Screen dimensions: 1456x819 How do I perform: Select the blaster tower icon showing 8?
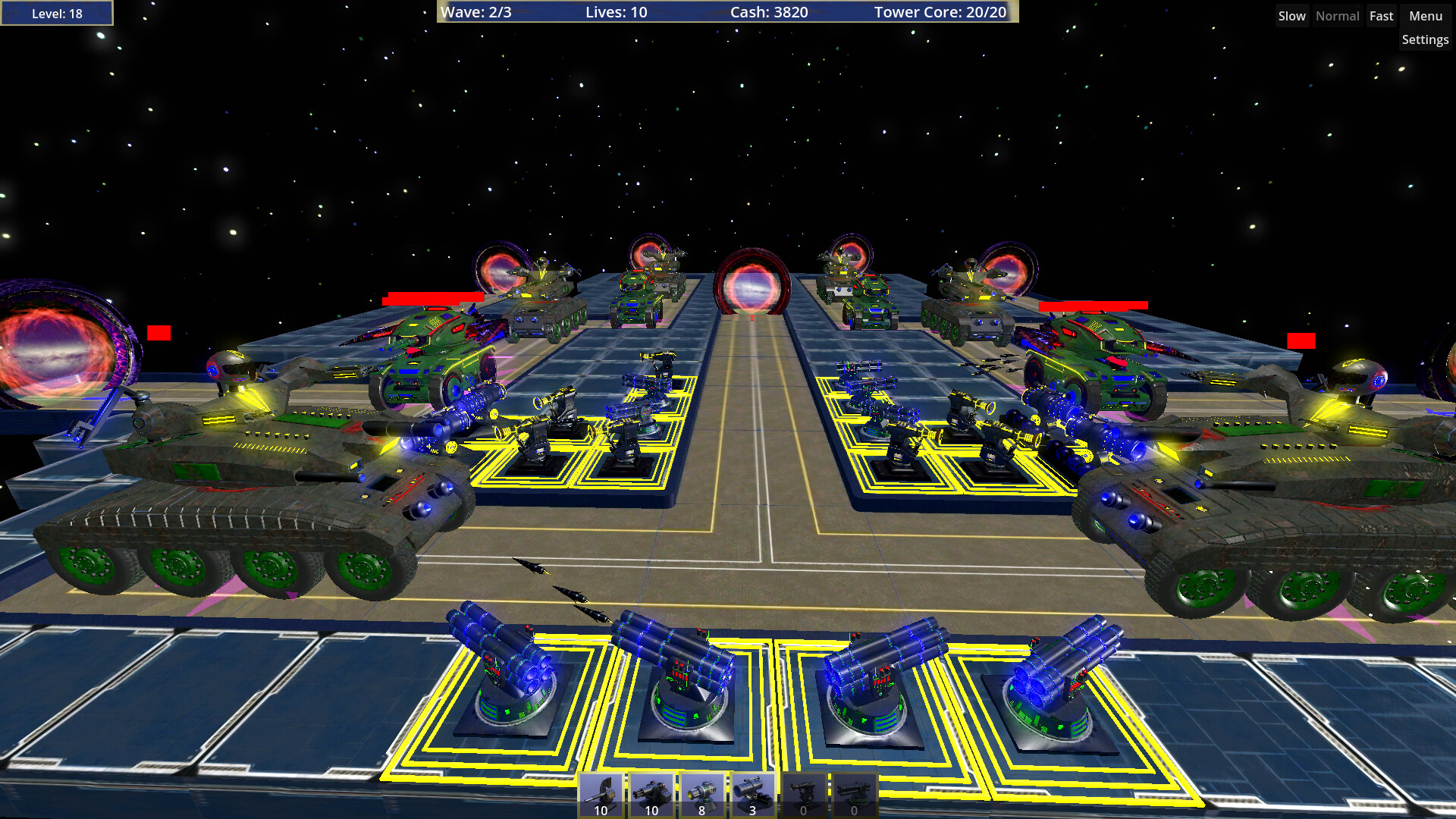tap(702, 792)
